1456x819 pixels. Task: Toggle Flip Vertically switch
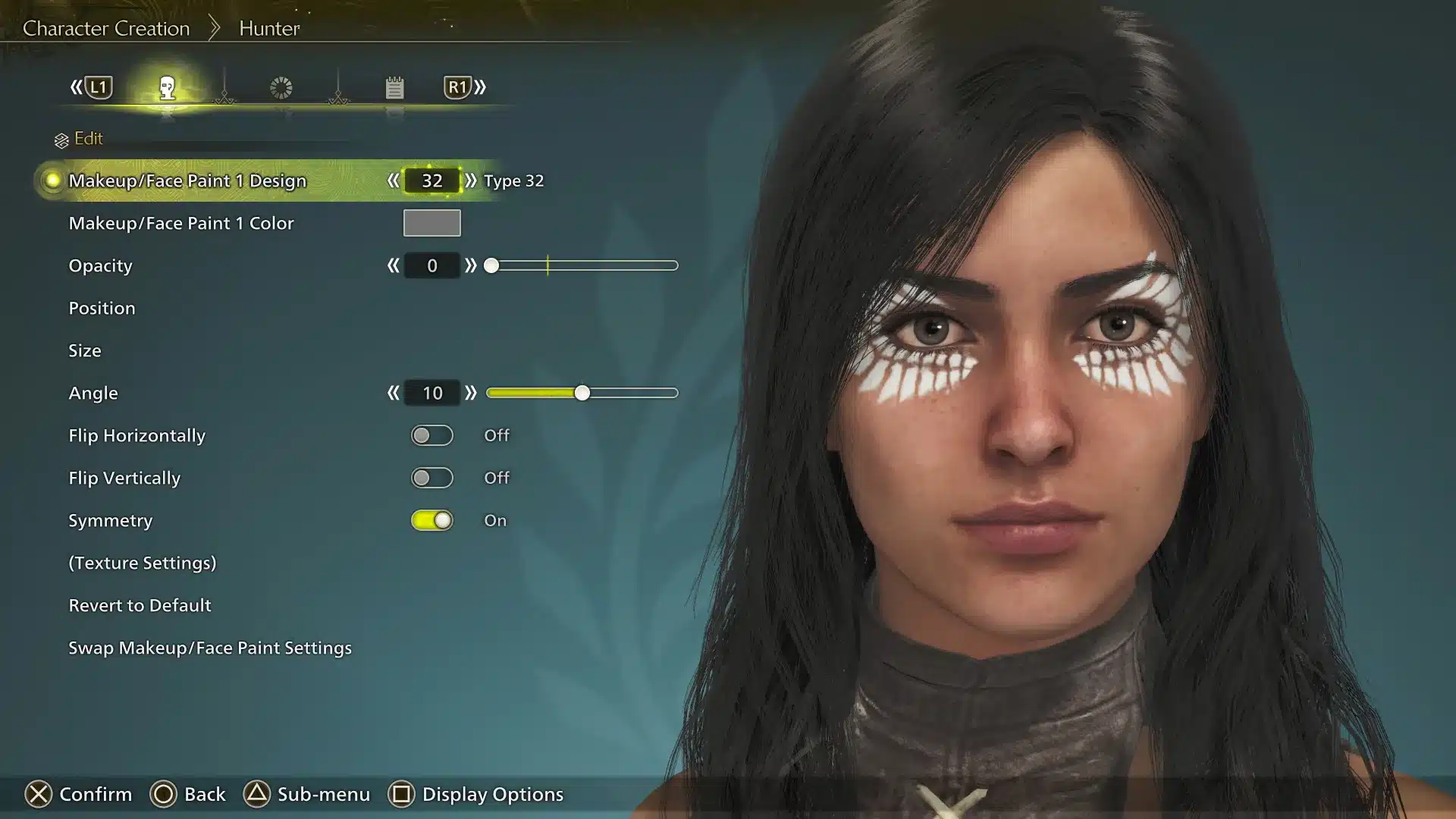431,478
